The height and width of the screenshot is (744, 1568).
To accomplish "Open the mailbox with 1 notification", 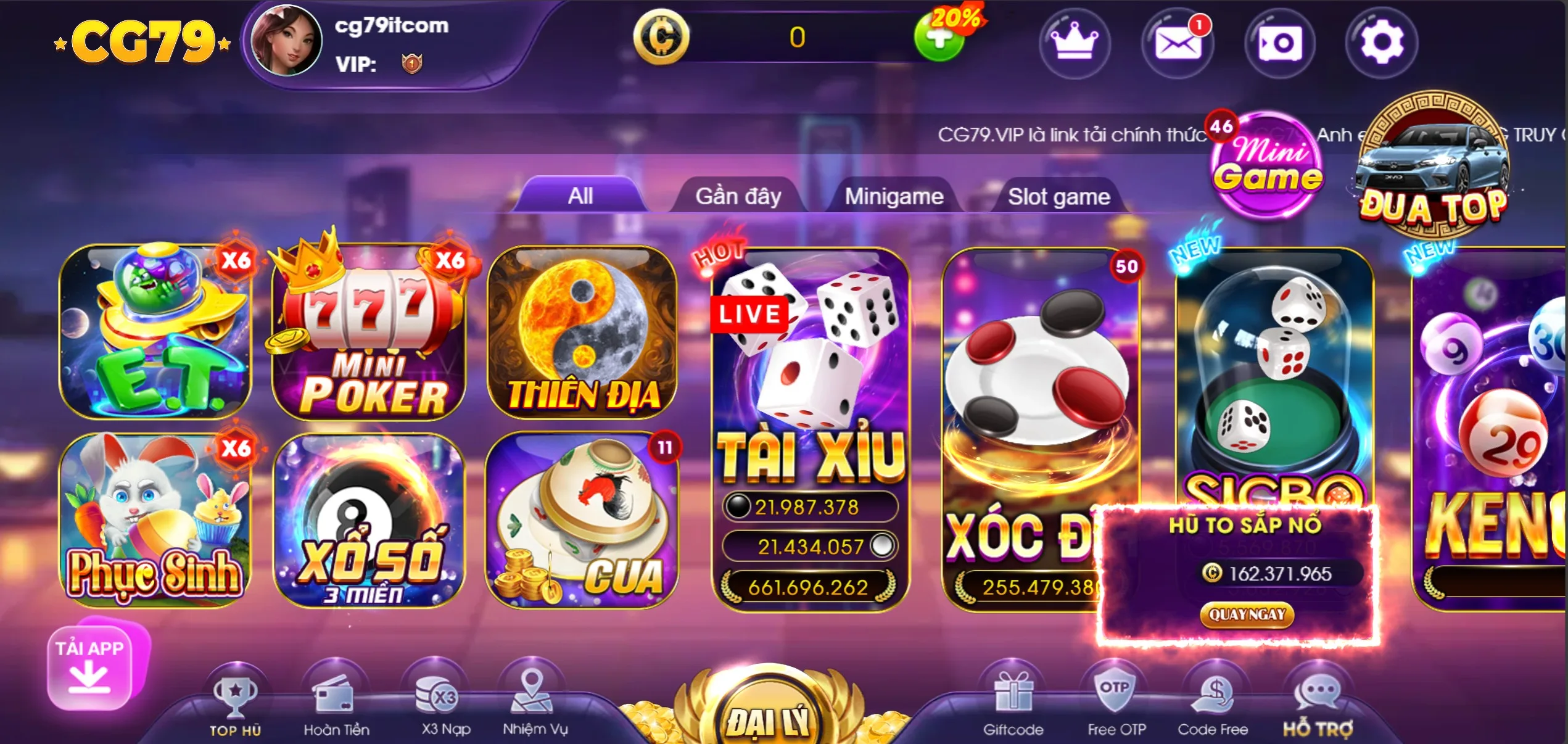I will (x=1177, y=43).
